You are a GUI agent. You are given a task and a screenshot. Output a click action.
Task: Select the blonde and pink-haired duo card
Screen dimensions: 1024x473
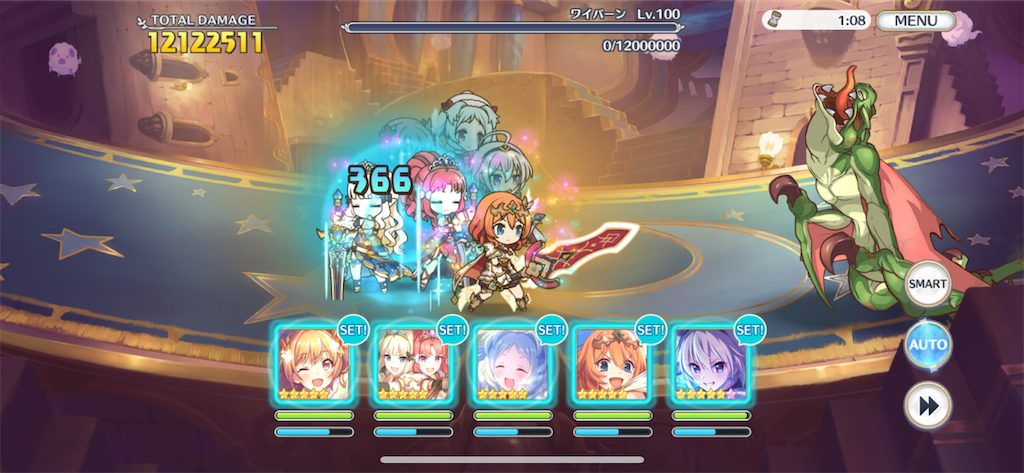(x=413, y=364)
